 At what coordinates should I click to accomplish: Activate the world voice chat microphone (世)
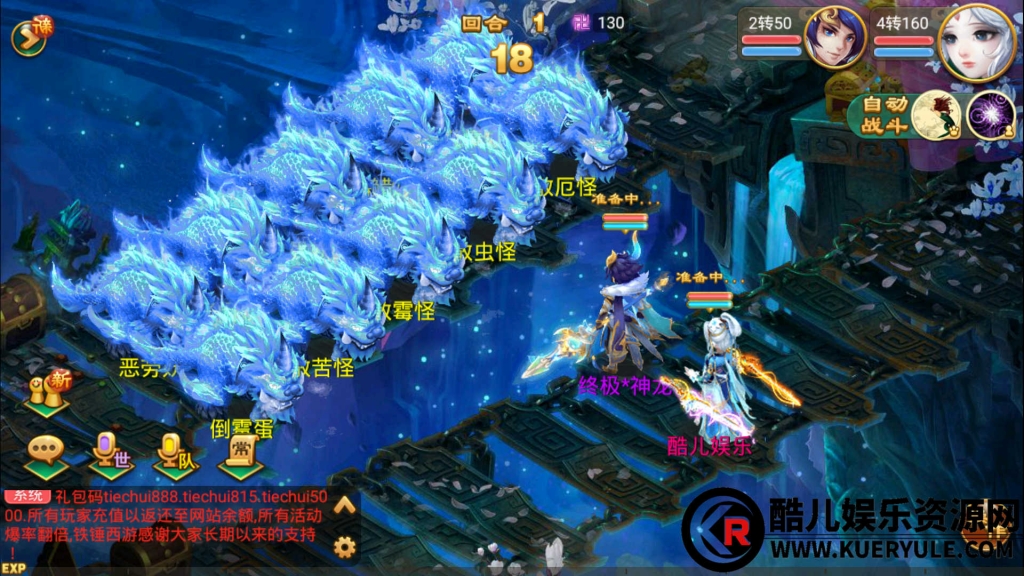click(109, 453)
